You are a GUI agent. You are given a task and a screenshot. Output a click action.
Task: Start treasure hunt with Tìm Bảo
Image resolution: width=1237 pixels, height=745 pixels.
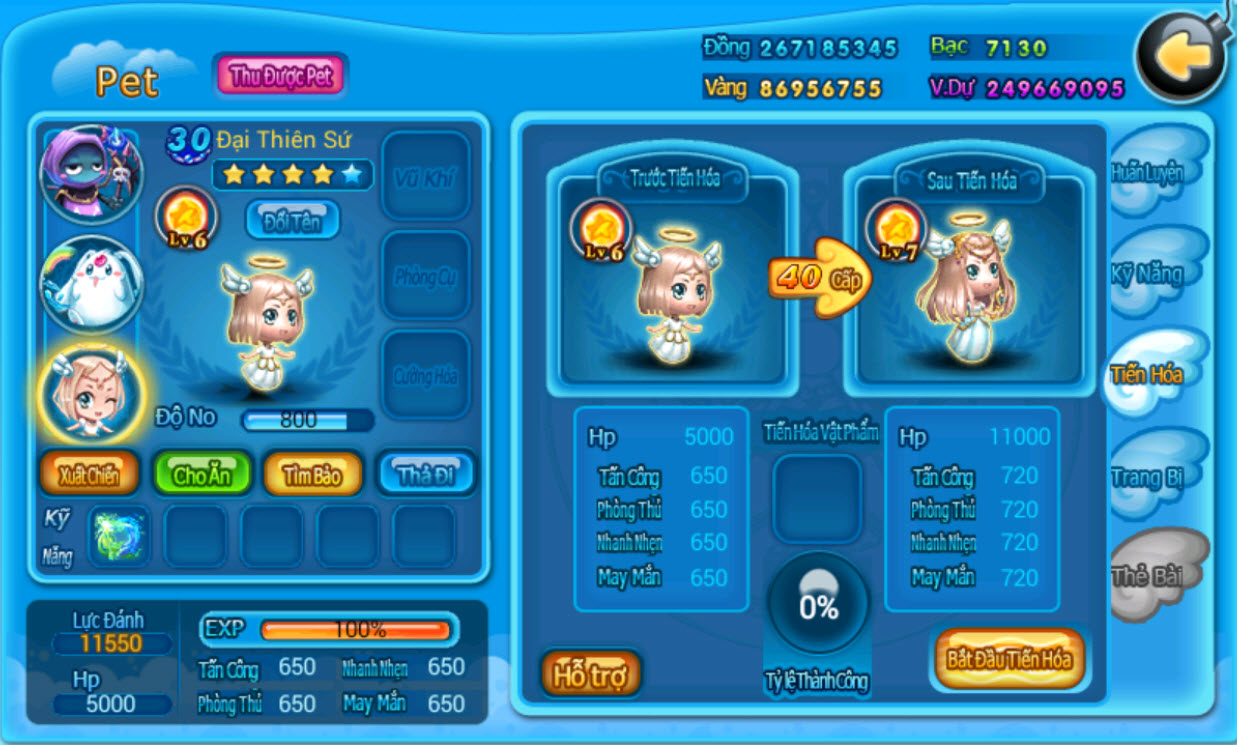(x=312, y=475)
